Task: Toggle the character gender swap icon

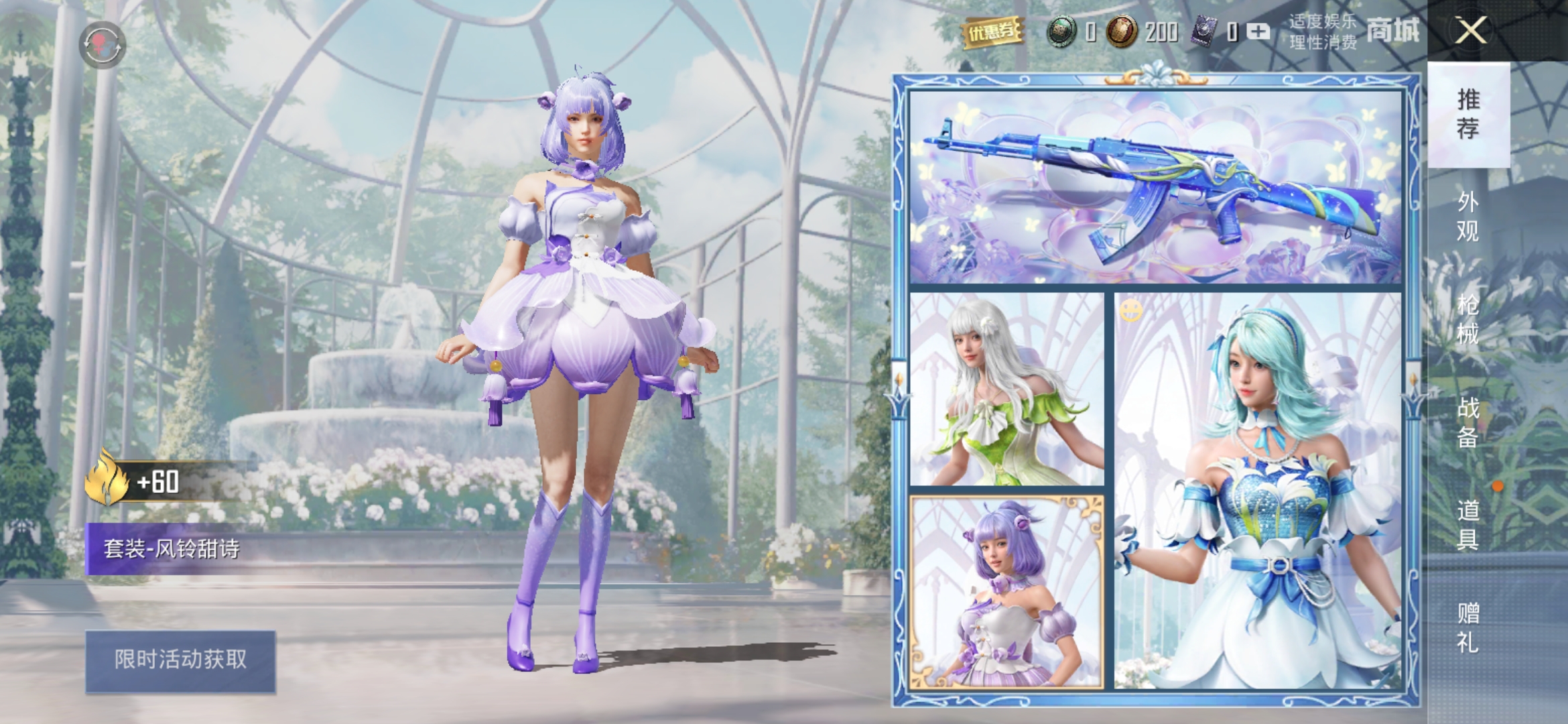Action: [103, 44]
